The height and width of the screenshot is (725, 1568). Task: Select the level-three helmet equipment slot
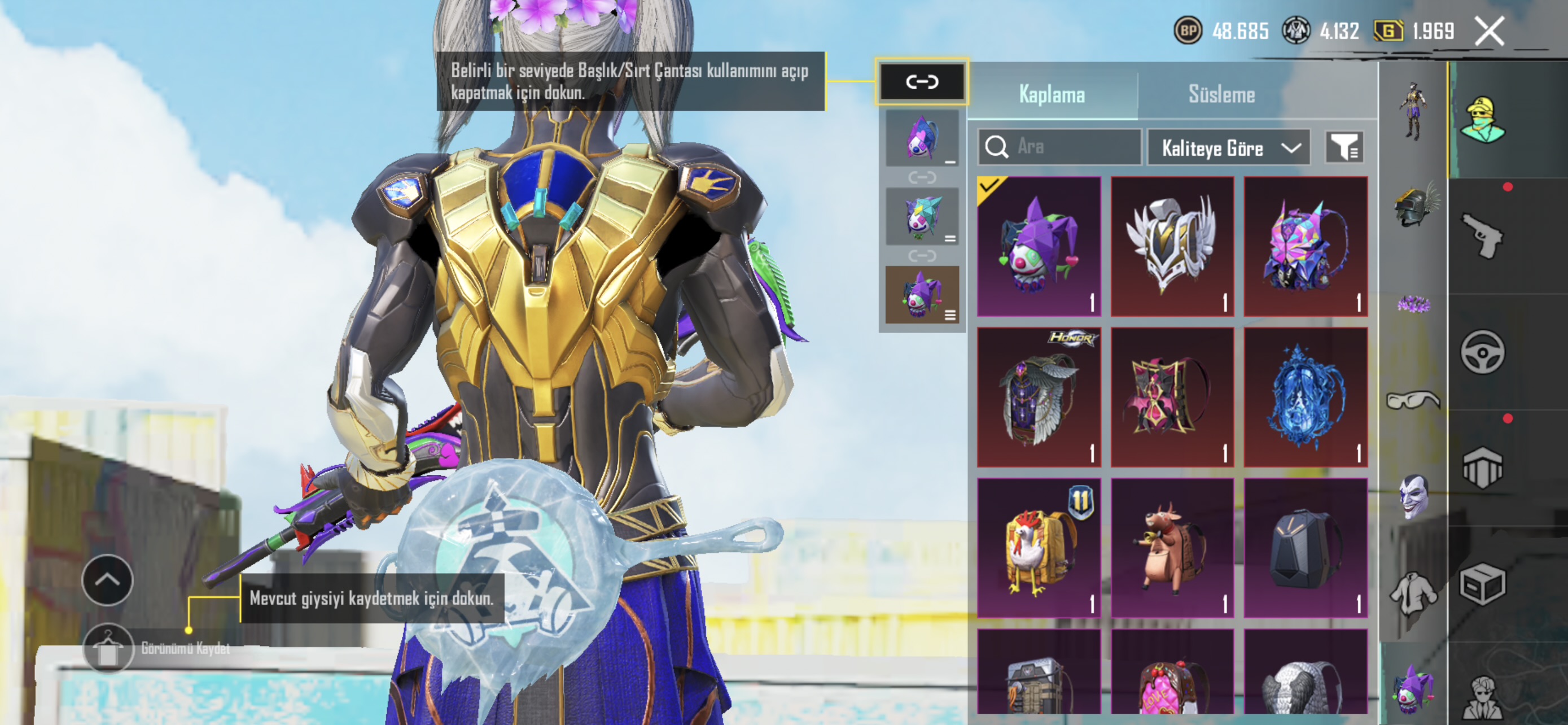click(x=1414, y=206)
